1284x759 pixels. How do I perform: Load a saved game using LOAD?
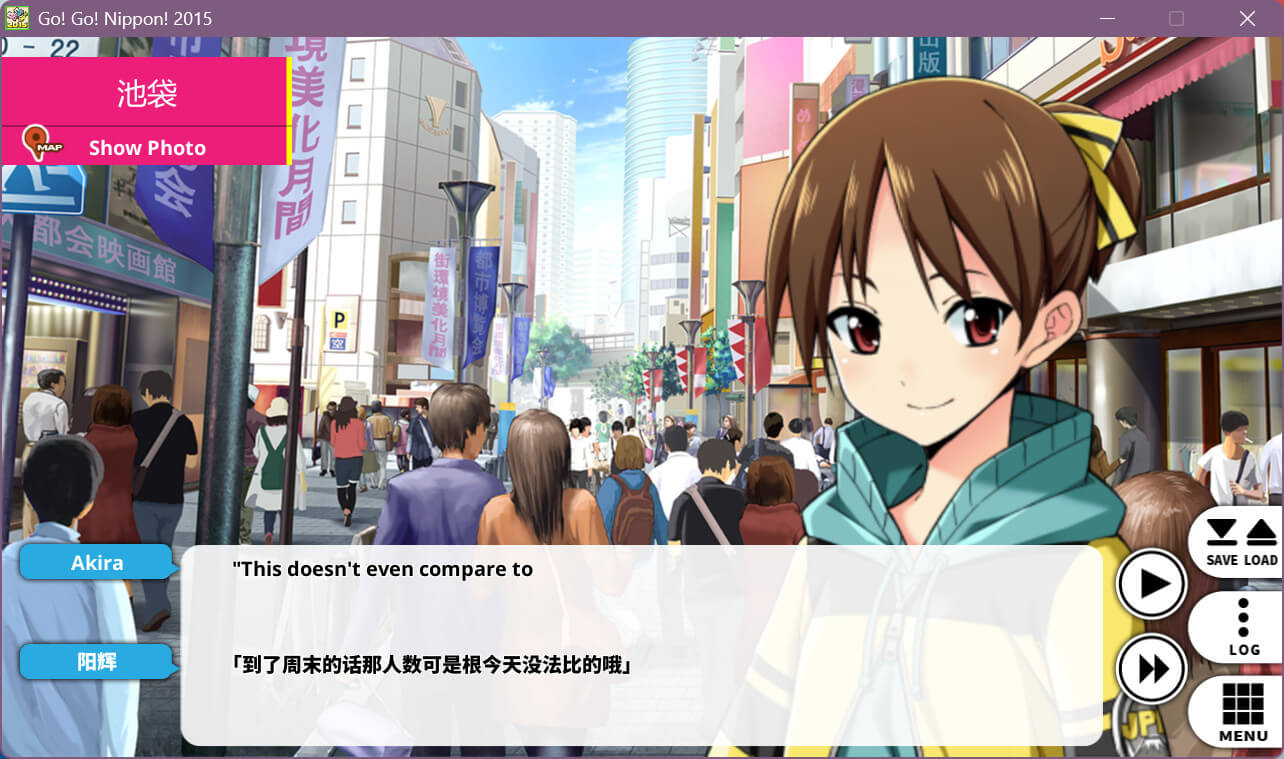pyautogui.click(x=1261, y=543)
